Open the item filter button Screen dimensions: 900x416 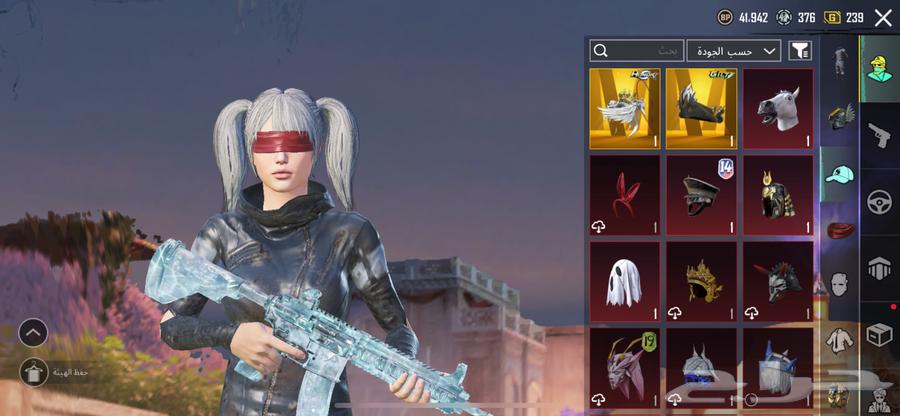[799, 50]
